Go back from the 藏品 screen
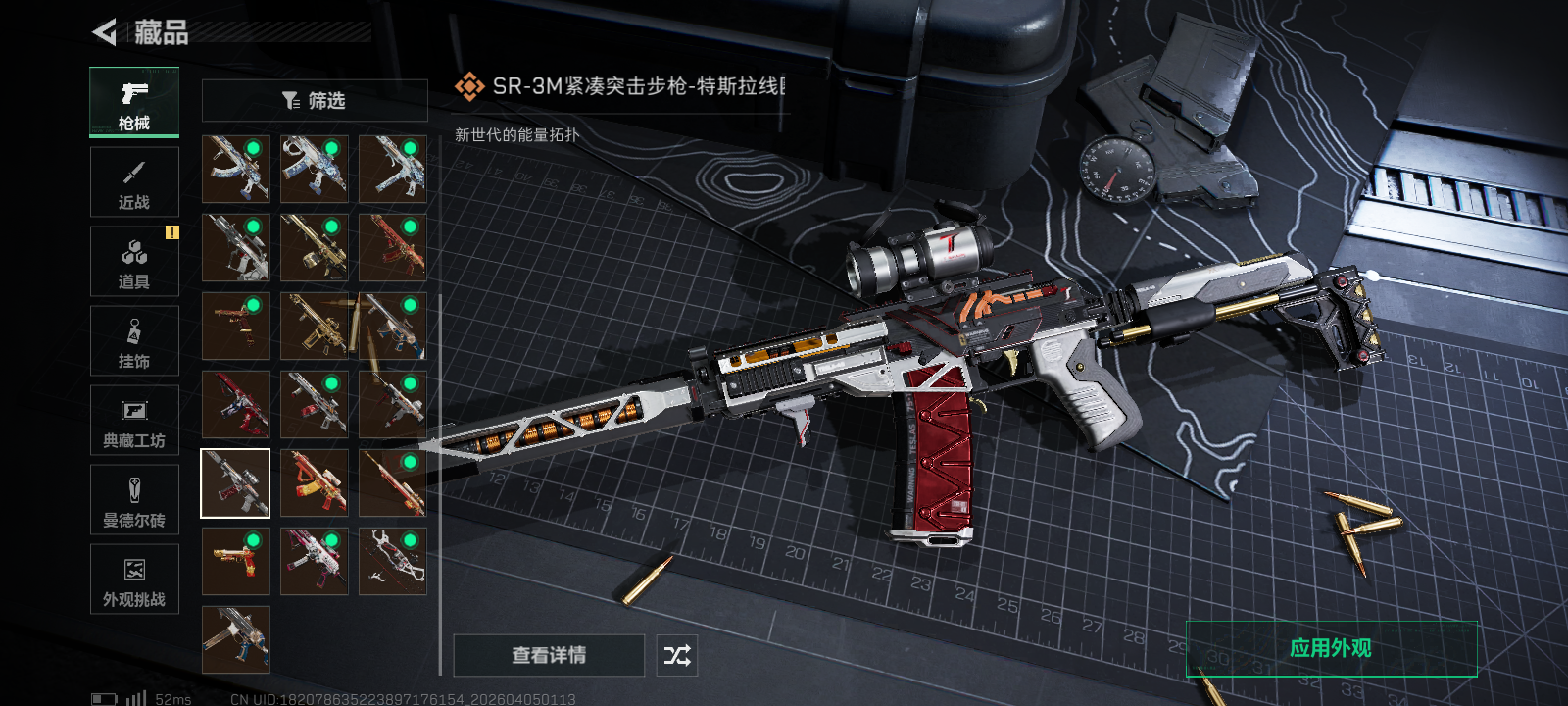The height and width of the screenshot is (706, 1568). 105,32
